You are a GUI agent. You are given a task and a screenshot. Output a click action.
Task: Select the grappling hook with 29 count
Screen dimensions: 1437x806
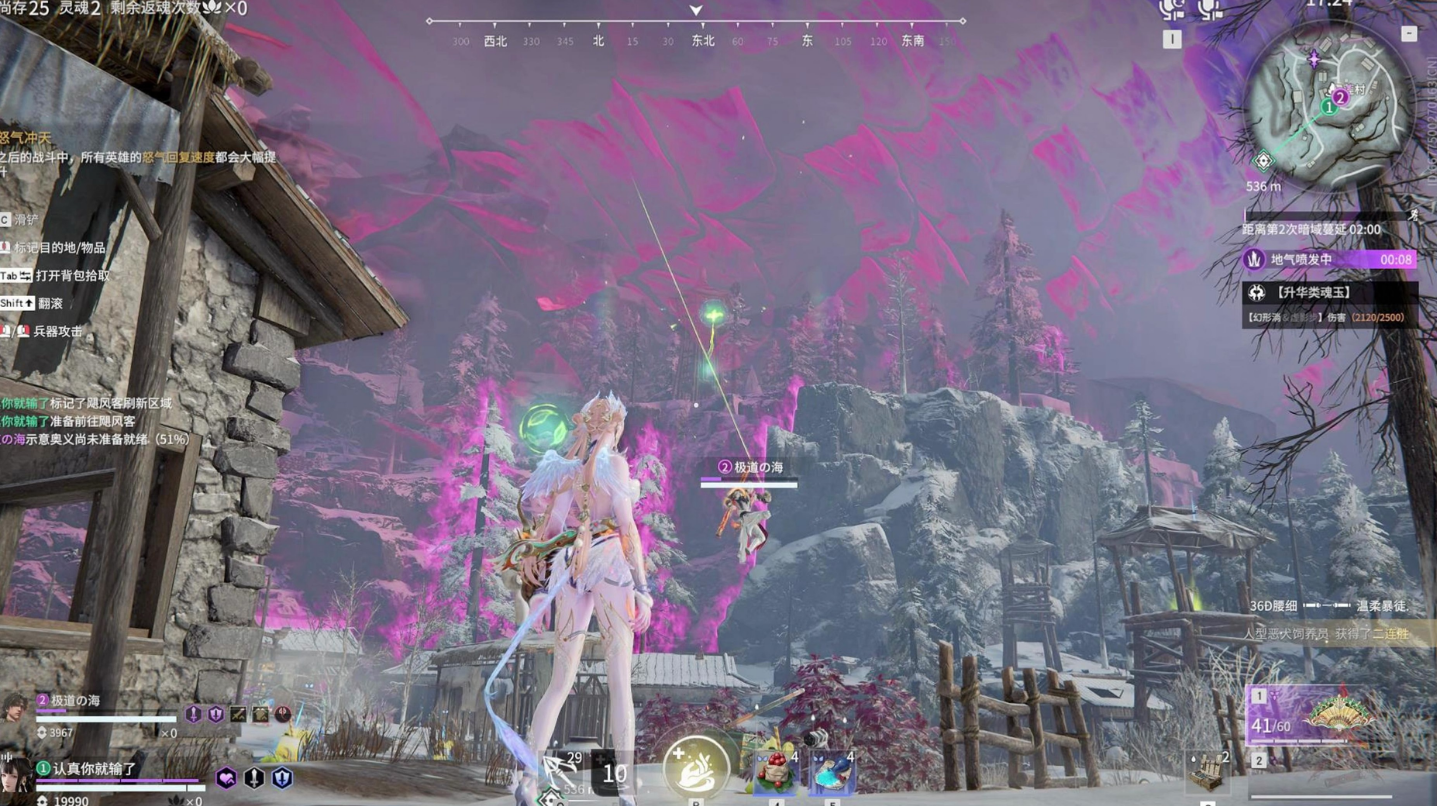coord(561,772)
